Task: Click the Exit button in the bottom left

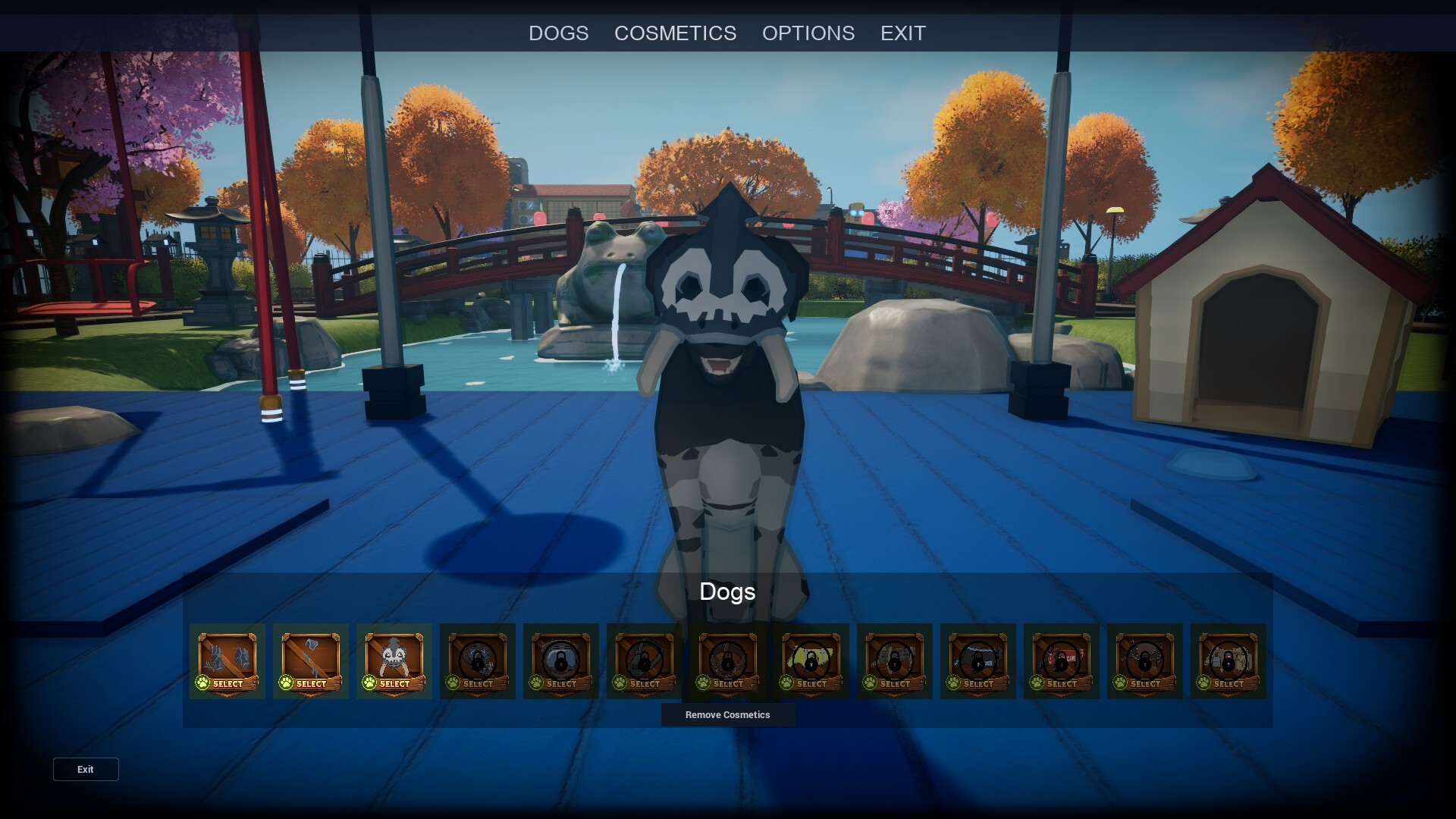Action: click(x=85, y=769)
